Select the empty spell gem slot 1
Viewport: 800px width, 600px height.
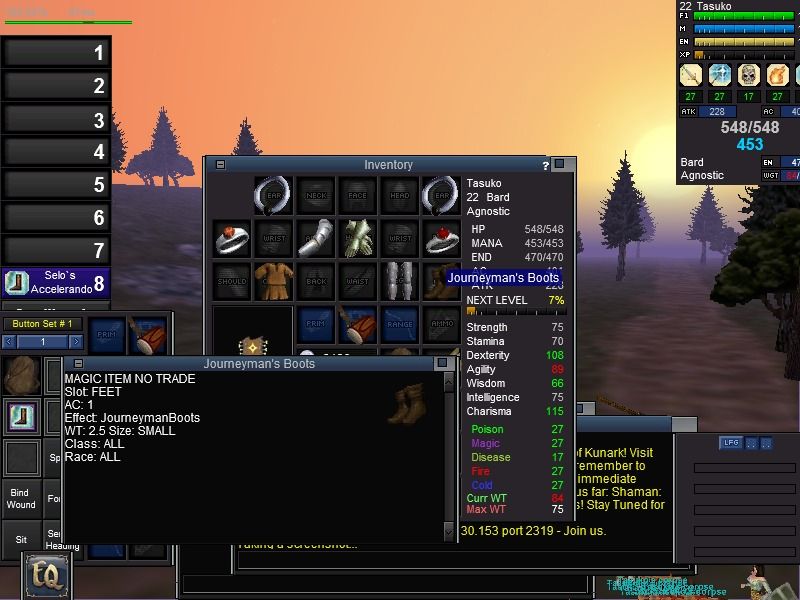(55, 52)
